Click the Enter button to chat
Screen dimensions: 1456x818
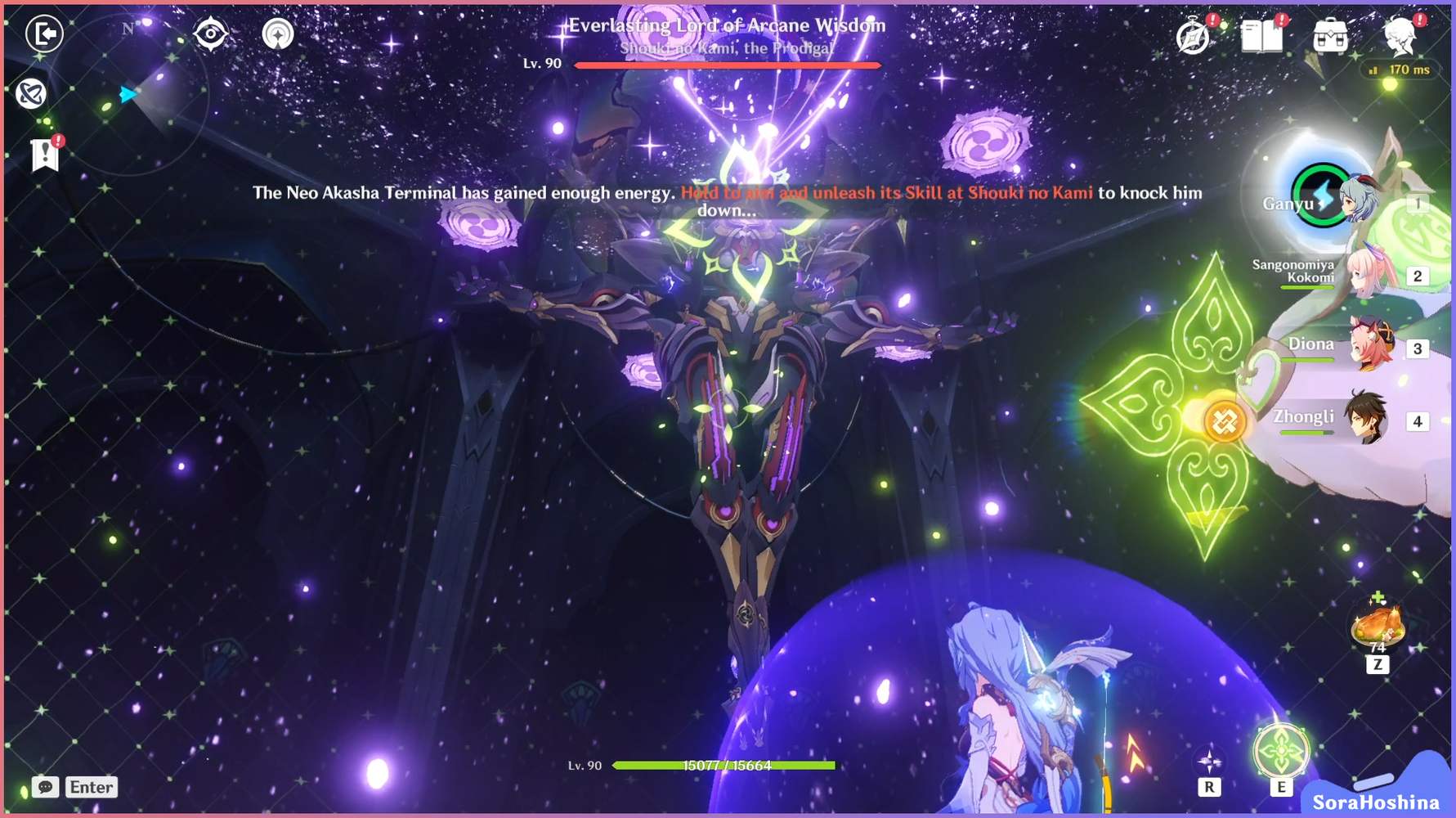[91, 787]
